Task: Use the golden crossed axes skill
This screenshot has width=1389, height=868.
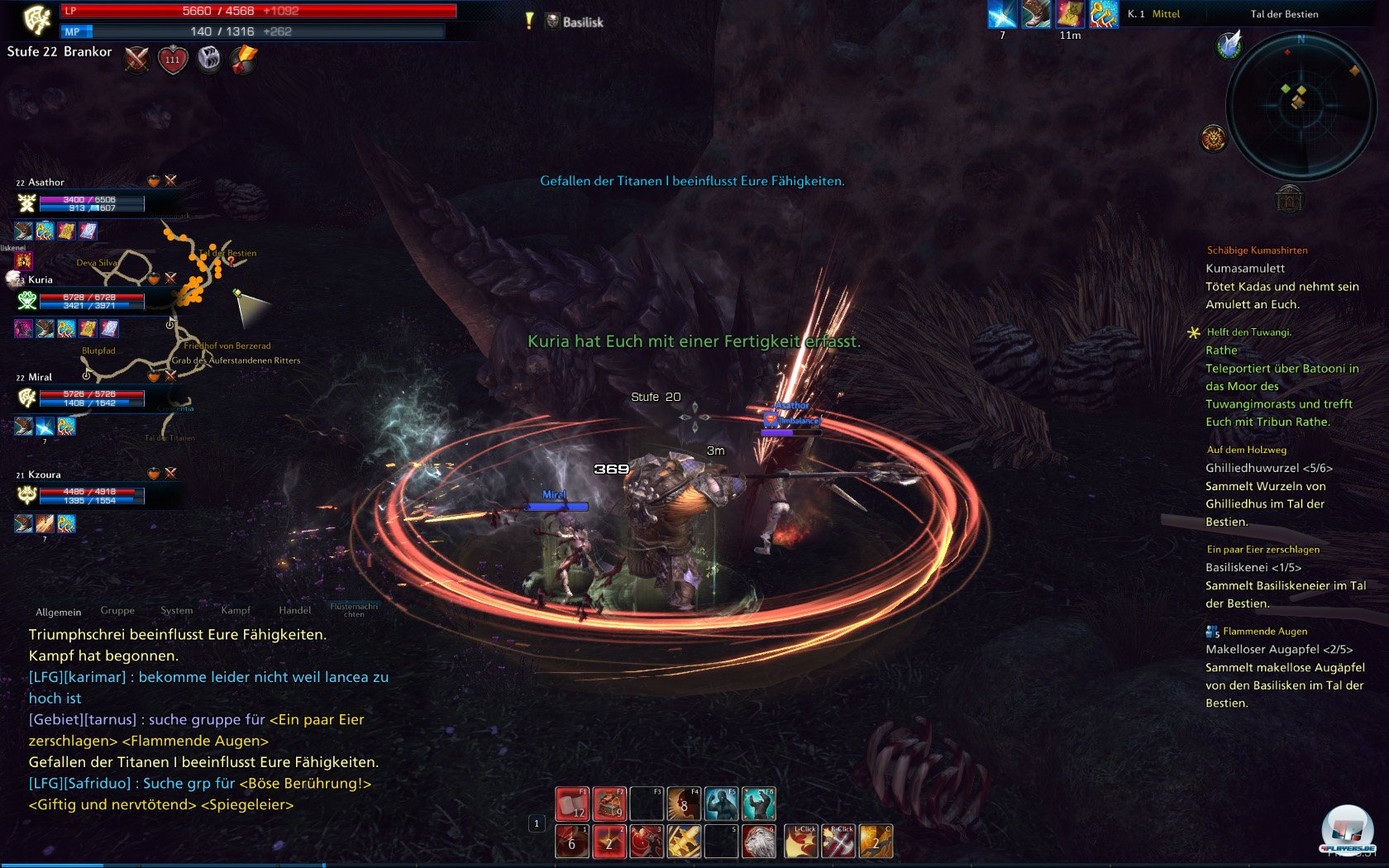Action: pos(684,842)
